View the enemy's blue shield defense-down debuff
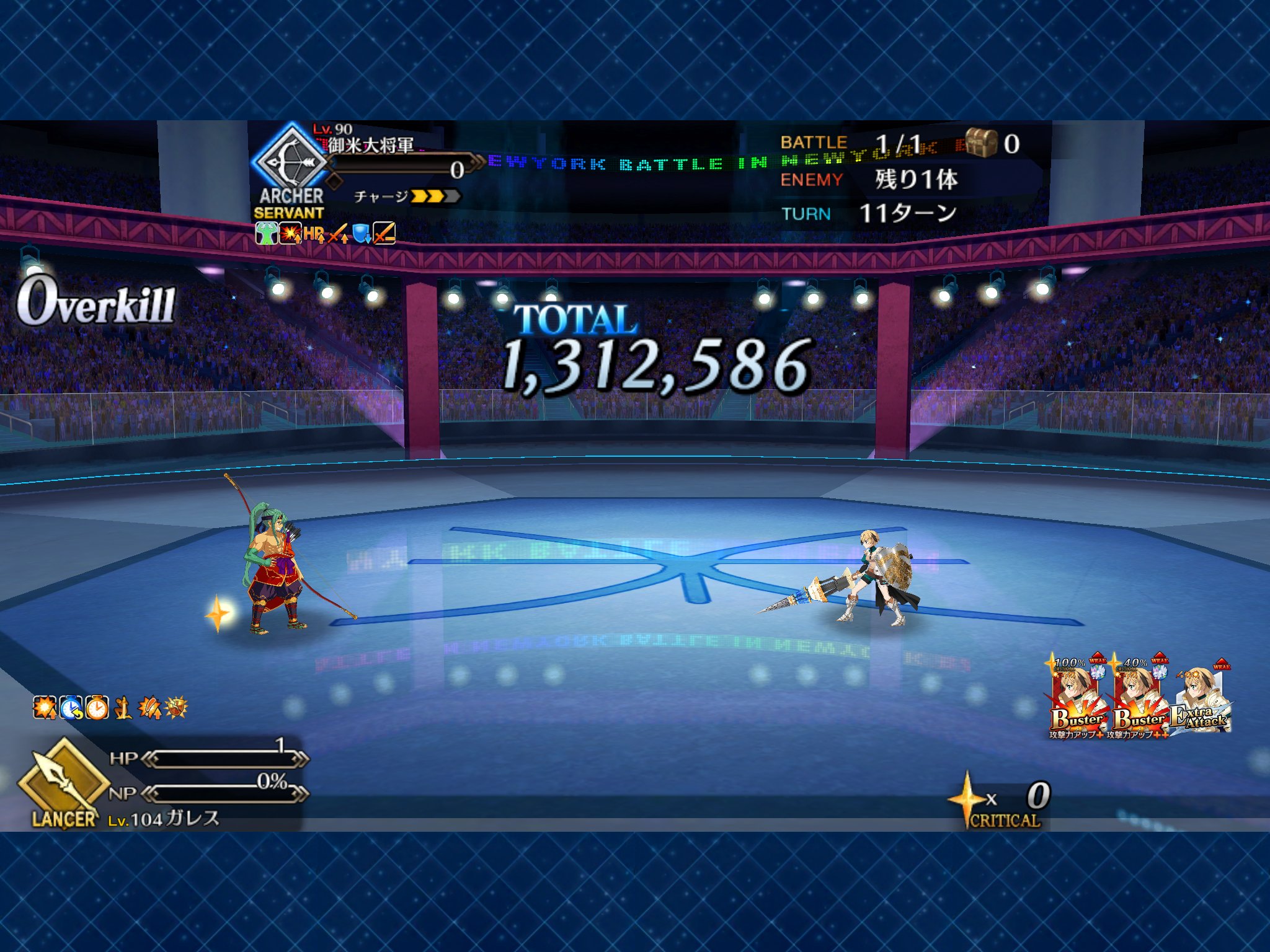Screen dimensions: 1270x952 click(361, 234)
